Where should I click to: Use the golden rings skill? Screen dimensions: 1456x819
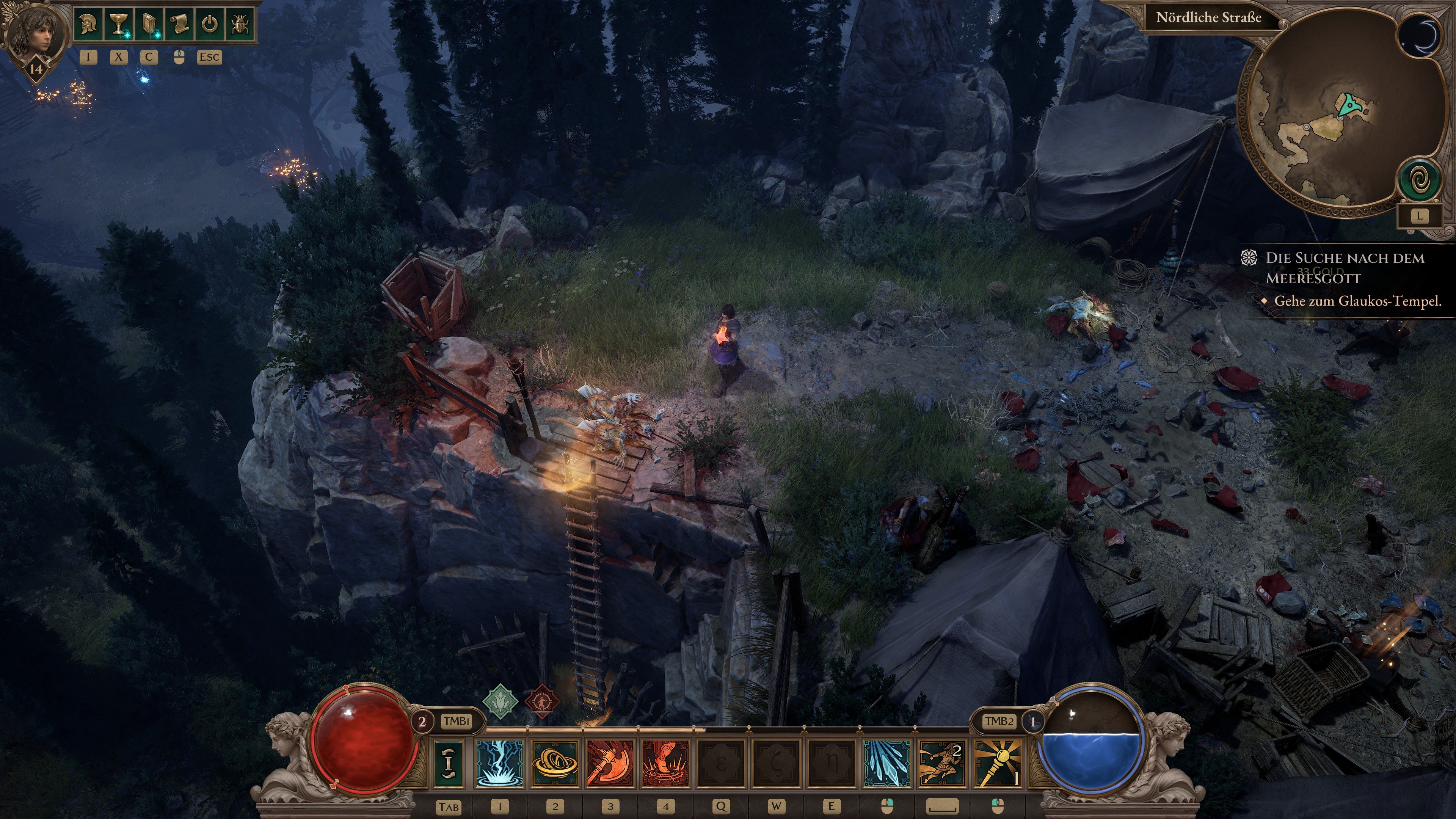click(555, 763)
